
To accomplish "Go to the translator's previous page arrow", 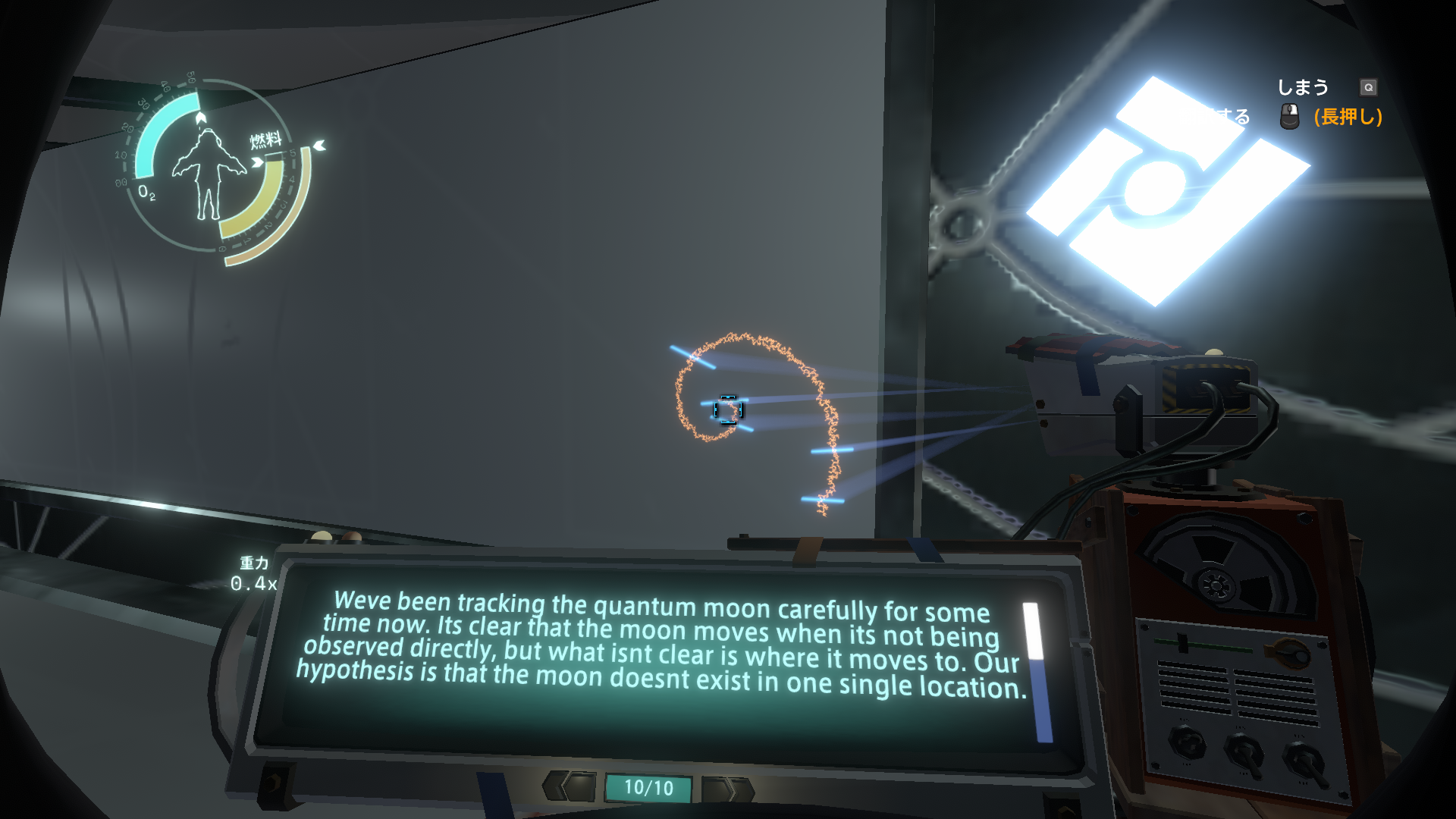I will coord(570,786).
